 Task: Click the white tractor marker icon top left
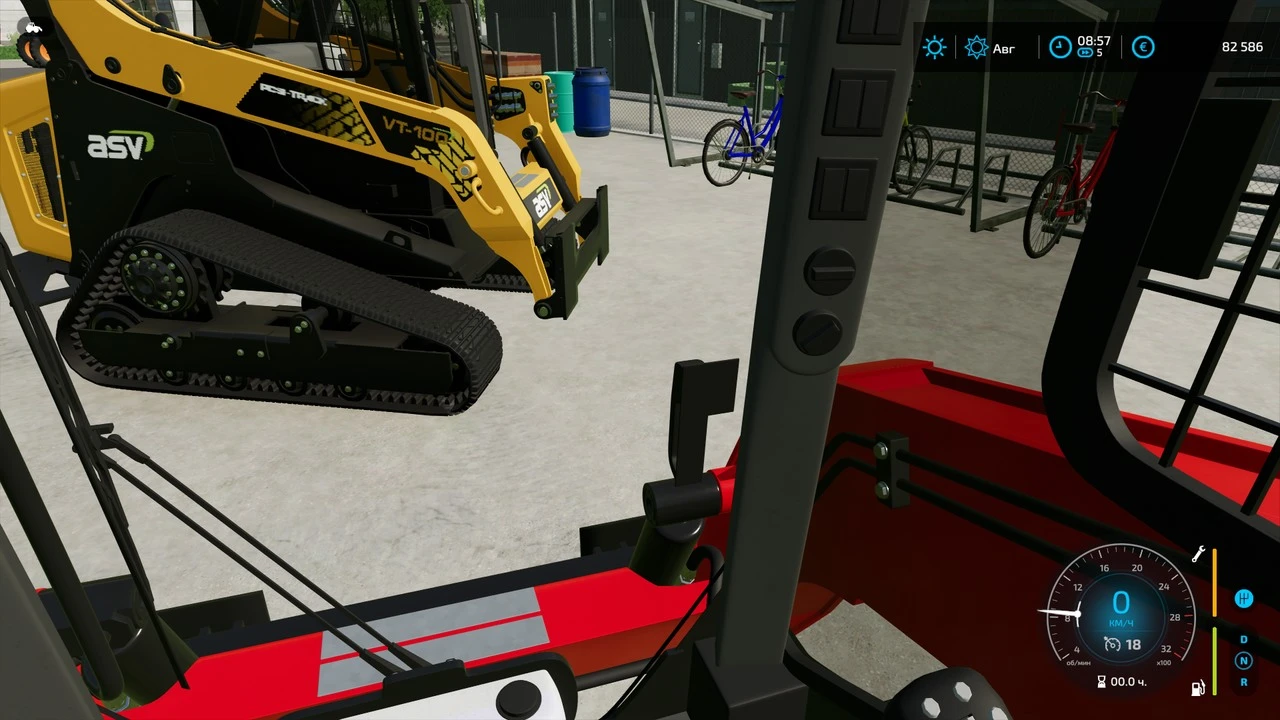point(33,27)
